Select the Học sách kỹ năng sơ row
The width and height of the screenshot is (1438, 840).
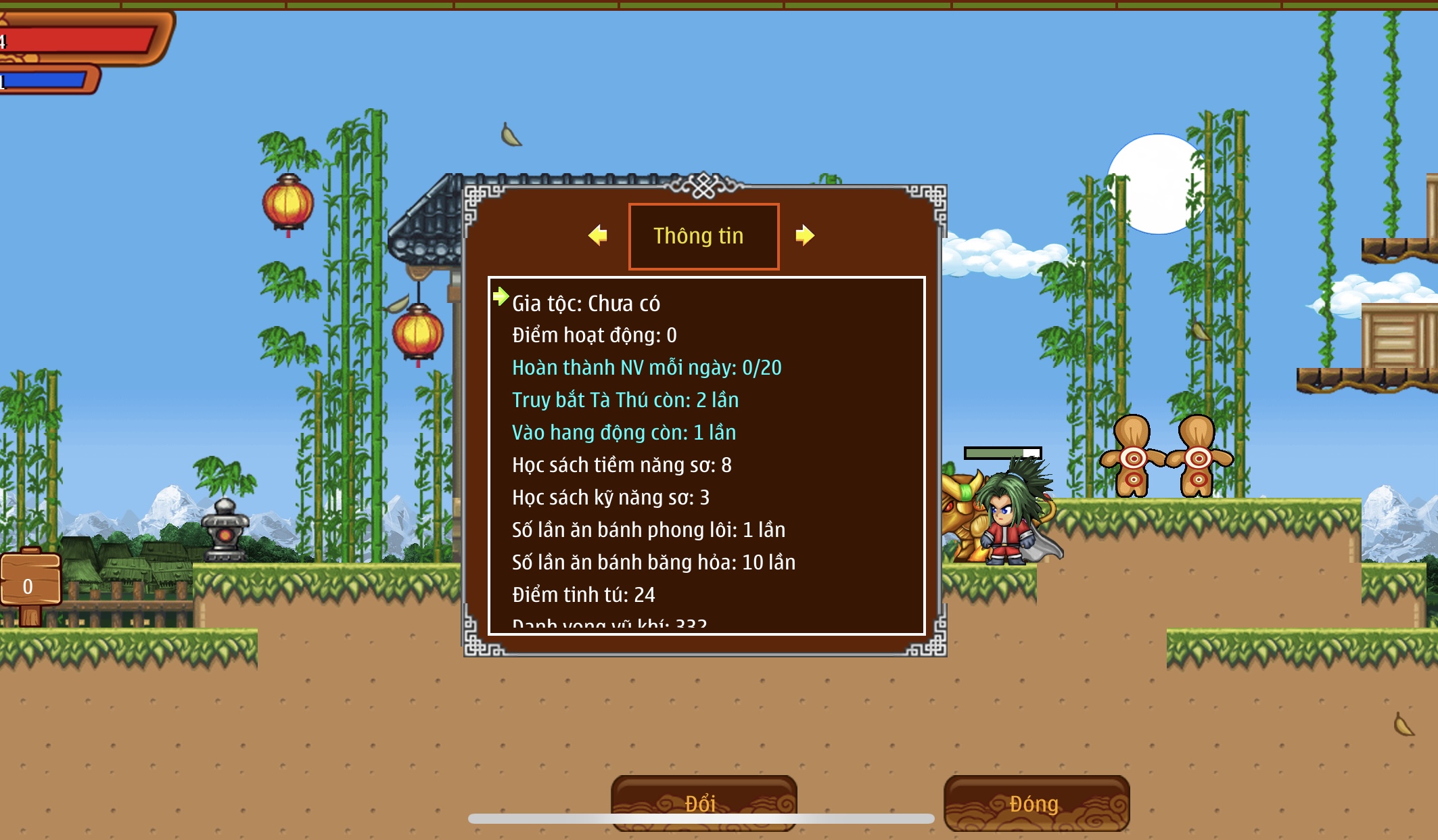610,498
